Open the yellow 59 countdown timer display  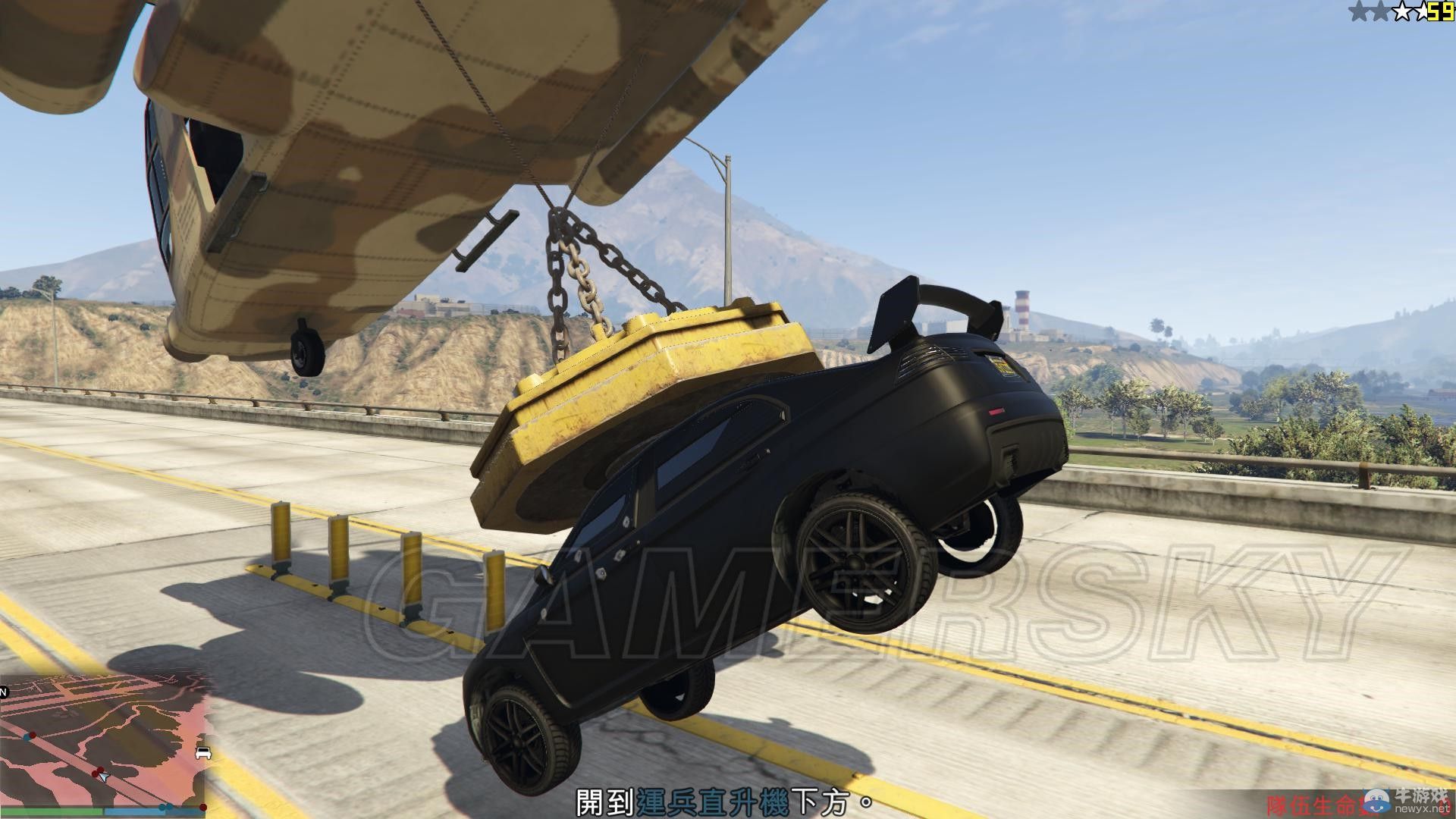(1441, 11)
